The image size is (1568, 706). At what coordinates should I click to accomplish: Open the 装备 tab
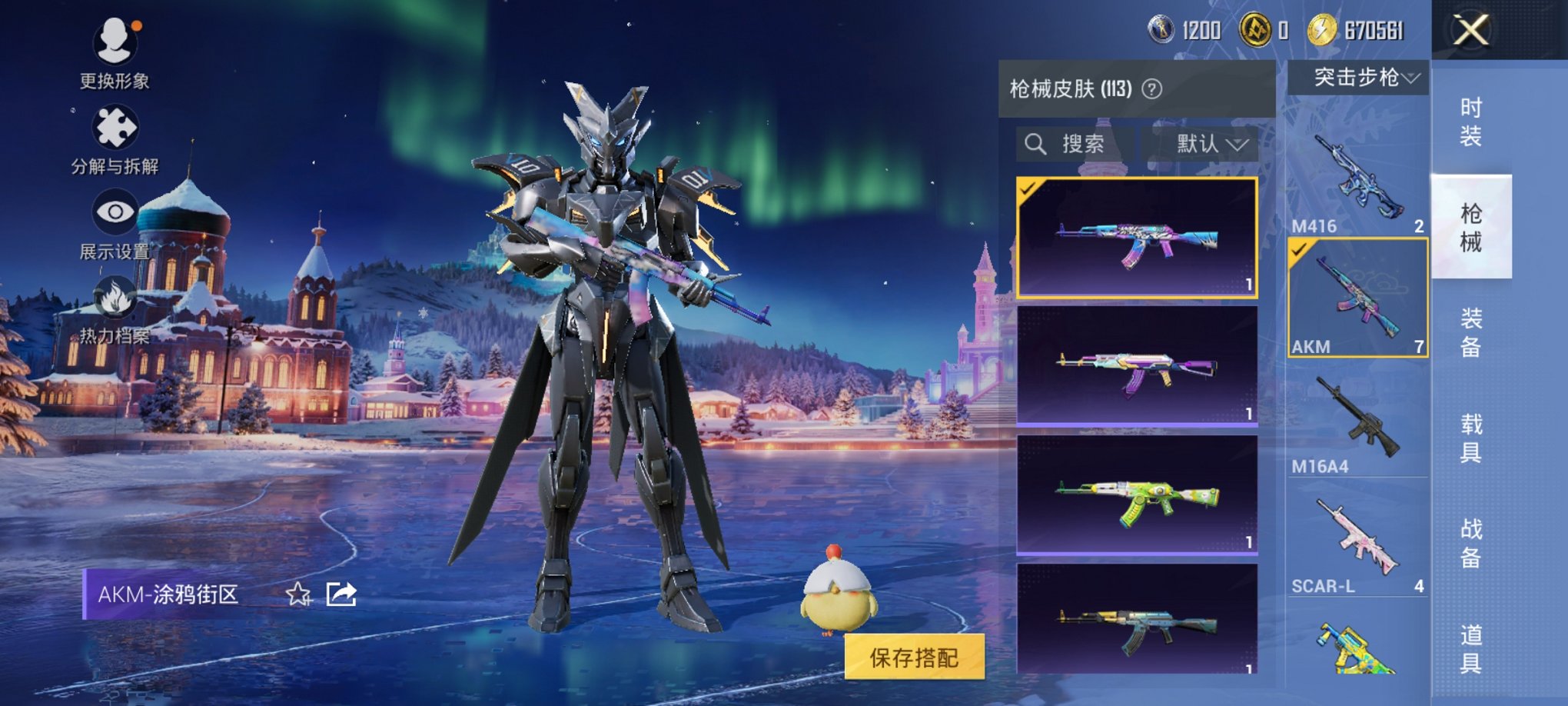(1471, 331)
